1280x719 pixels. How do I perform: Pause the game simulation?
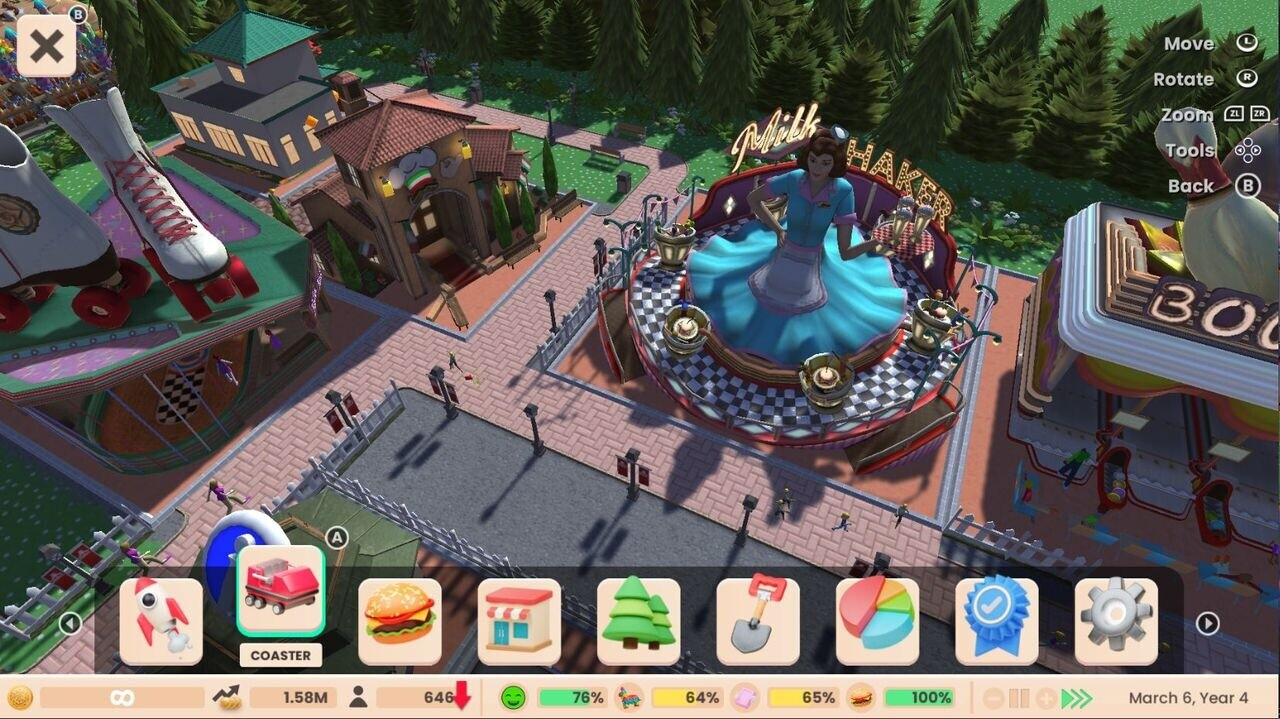(x=1019, y=698)
